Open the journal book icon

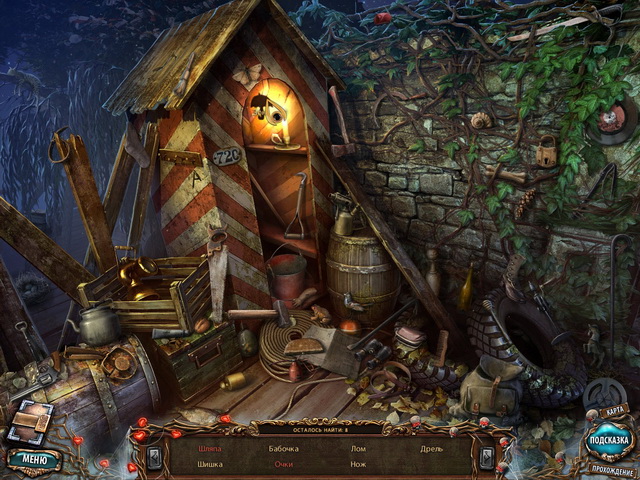tap(28, 424)
